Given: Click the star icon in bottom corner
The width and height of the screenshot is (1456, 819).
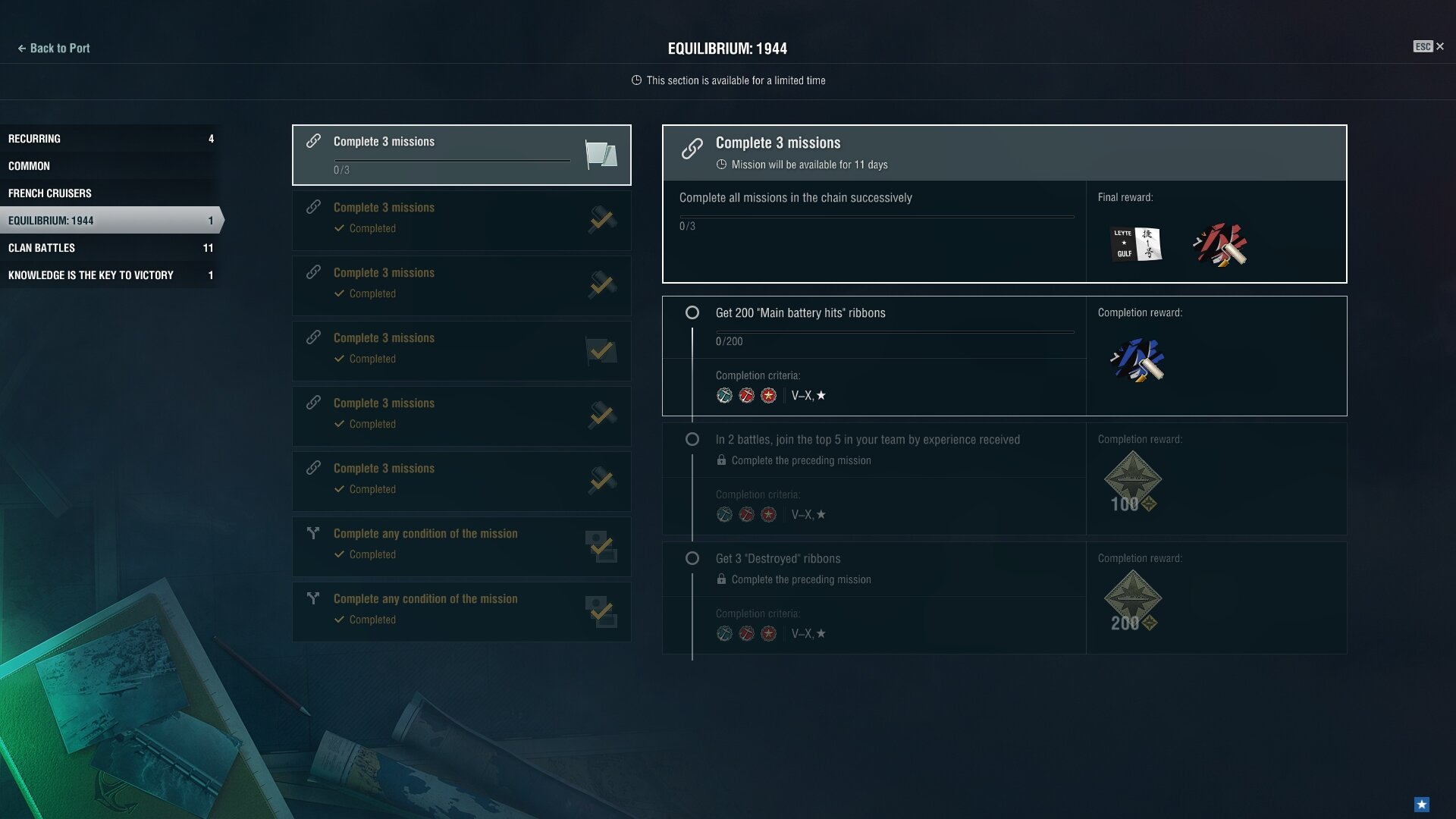Looking at the screenshot, I should [x=1422, y=805].
